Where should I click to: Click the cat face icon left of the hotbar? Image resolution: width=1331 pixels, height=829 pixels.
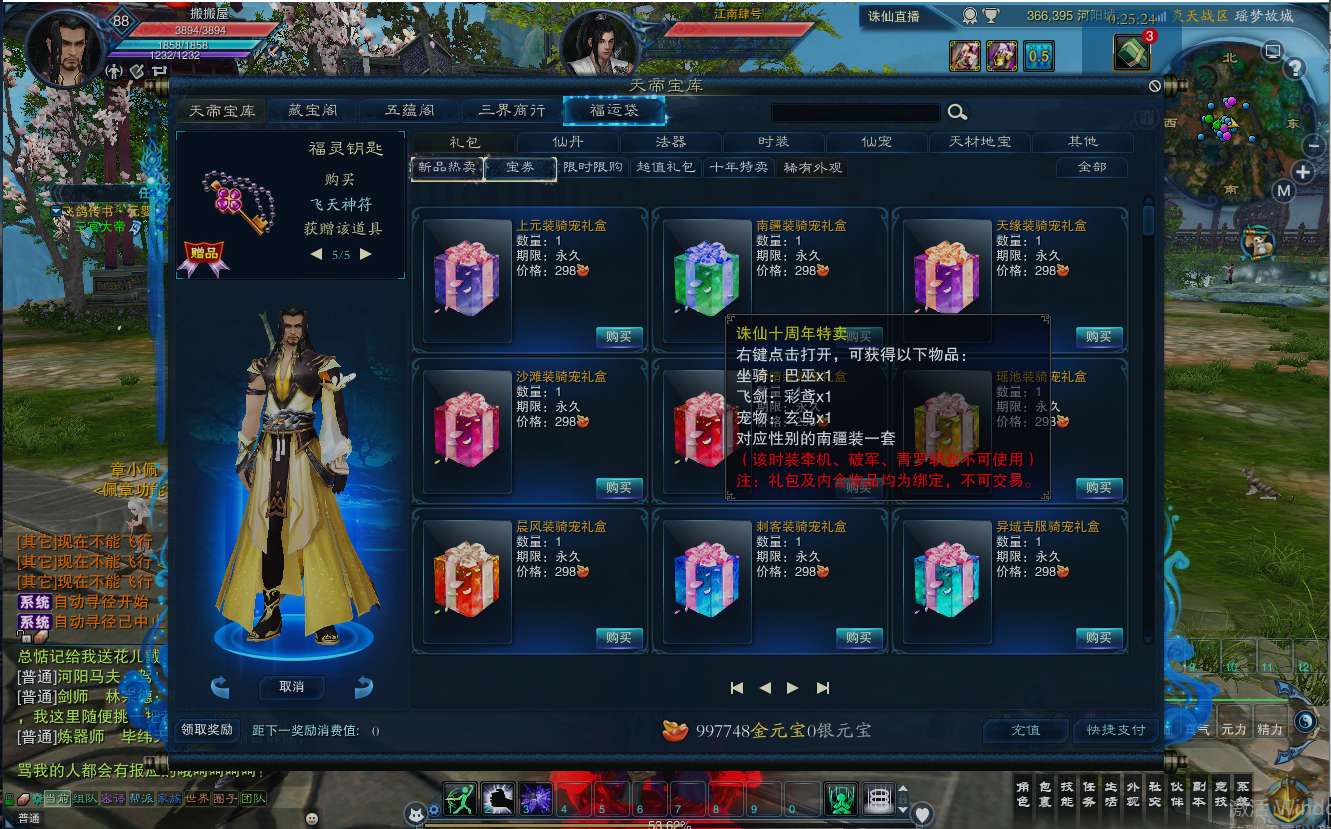point(415,813)
